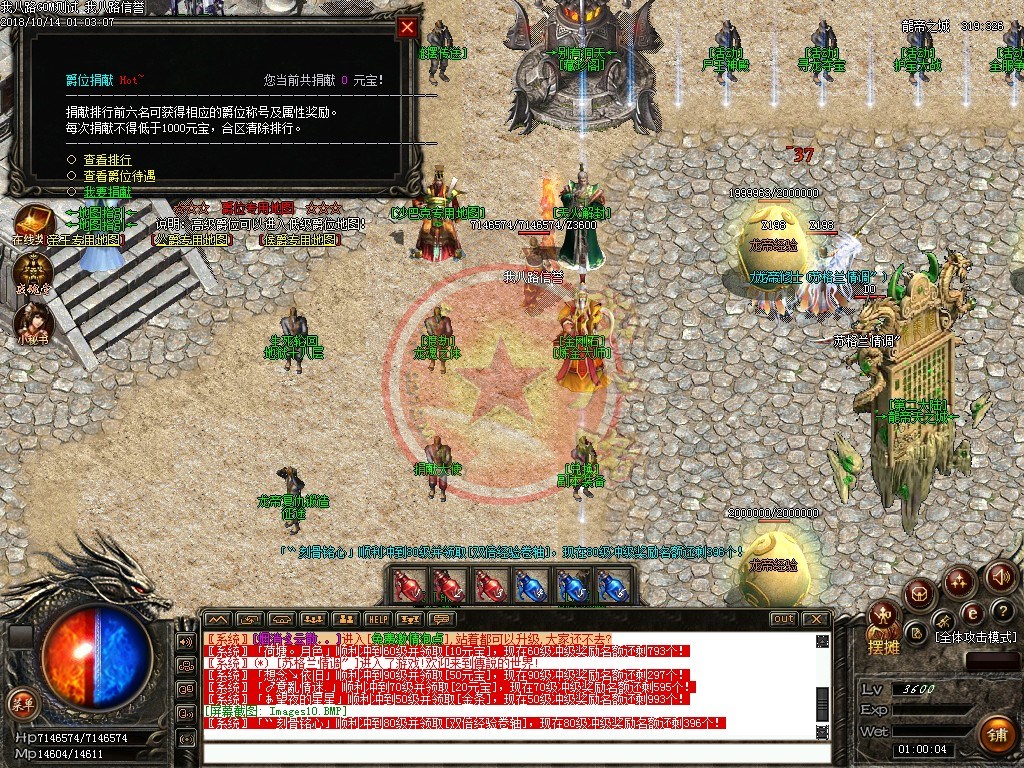The height and width of the screenshot is (768, 1024).
Task: Toggle sound with the speaker button
Action: [1001, 576]
